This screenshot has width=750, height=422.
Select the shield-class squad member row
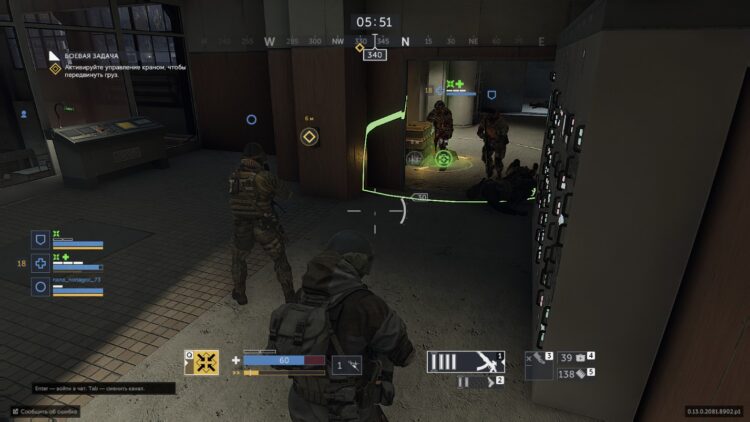(68, 240)
